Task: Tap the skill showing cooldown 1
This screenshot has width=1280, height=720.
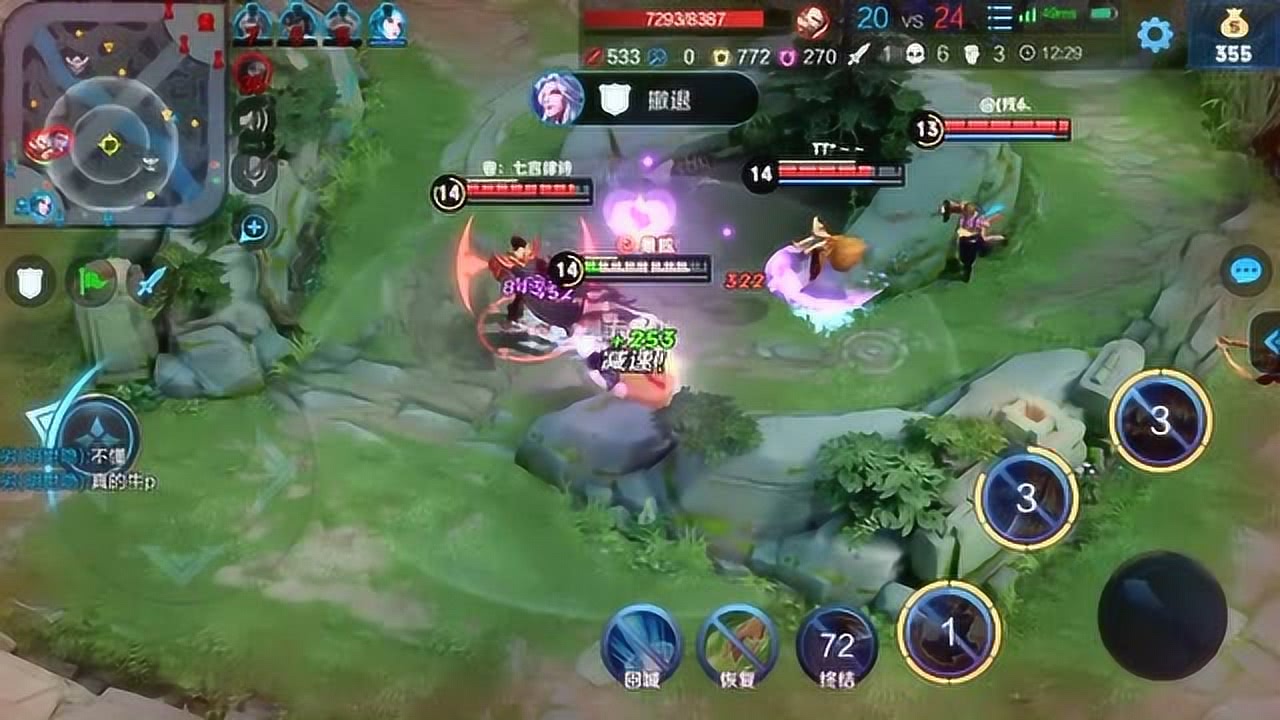Action: [x=949, y=631]
